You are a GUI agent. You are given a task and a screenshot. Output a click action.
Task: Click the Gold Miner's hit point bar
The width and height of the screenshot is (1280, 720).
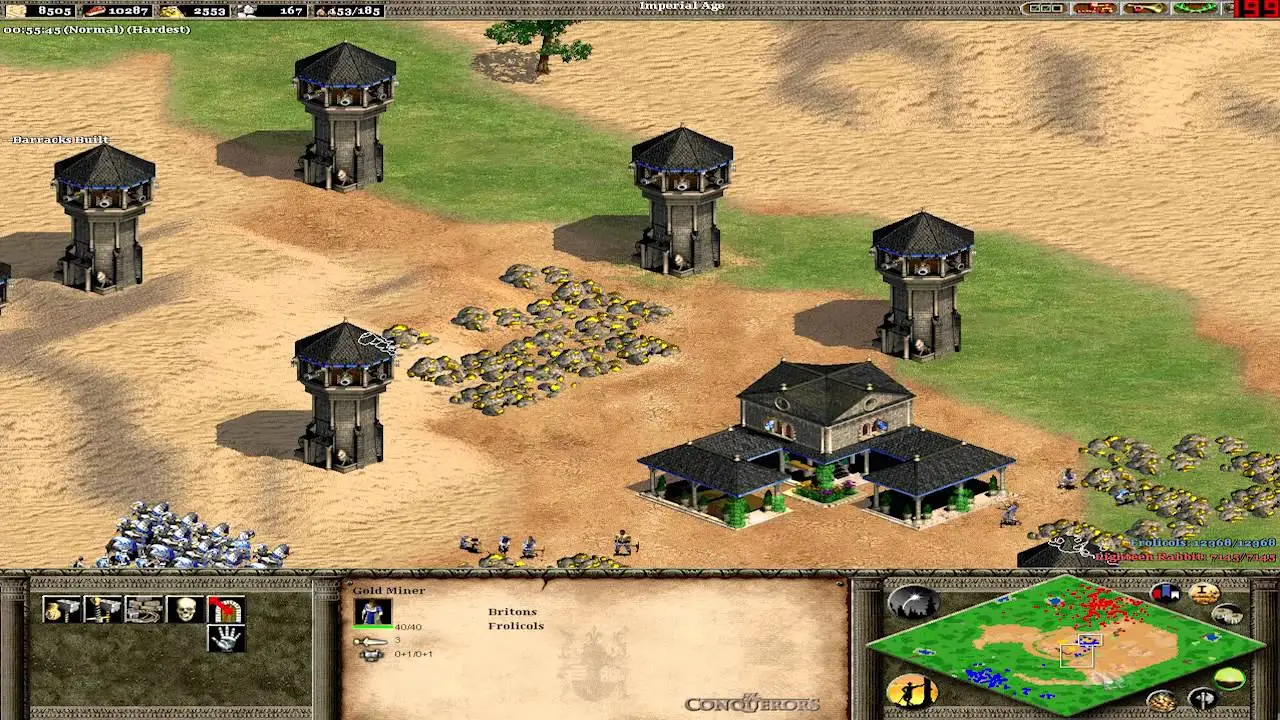[371, 627]
